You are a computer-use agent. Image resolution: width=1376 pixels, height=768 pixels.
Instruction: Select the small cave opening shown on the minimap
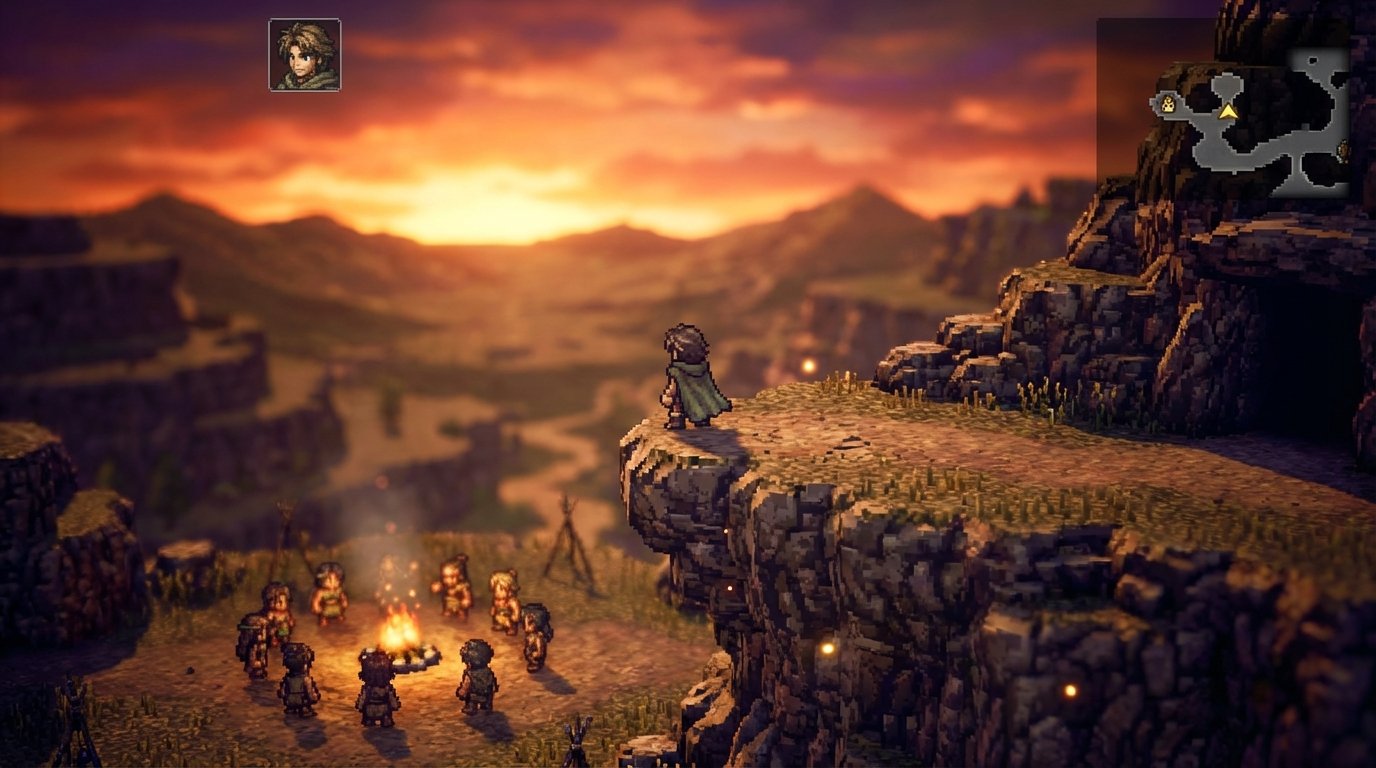1313,58
